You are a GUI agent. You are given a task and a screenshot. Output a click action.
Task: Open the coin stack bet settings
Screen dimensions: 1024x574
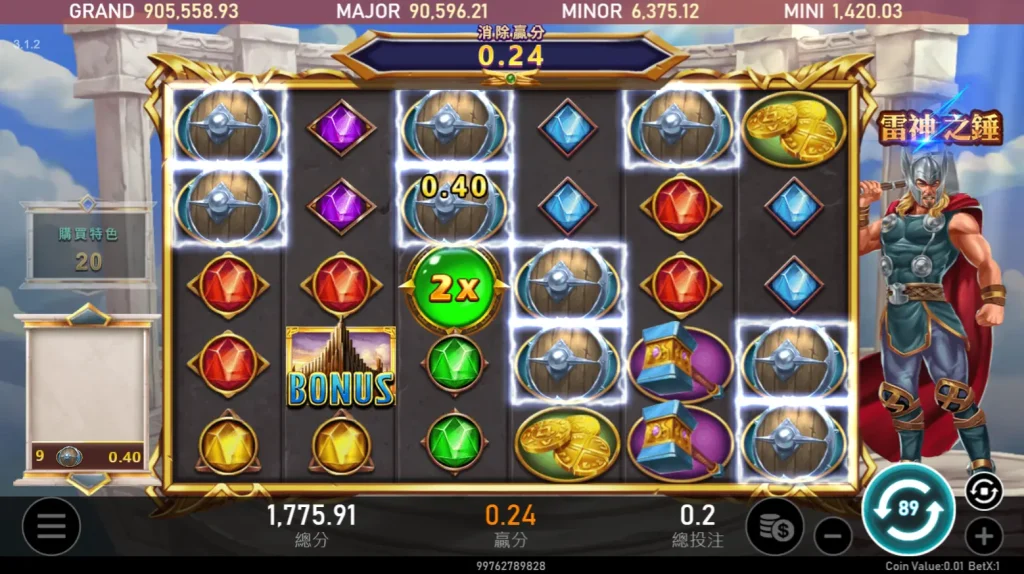pos(774,526)
